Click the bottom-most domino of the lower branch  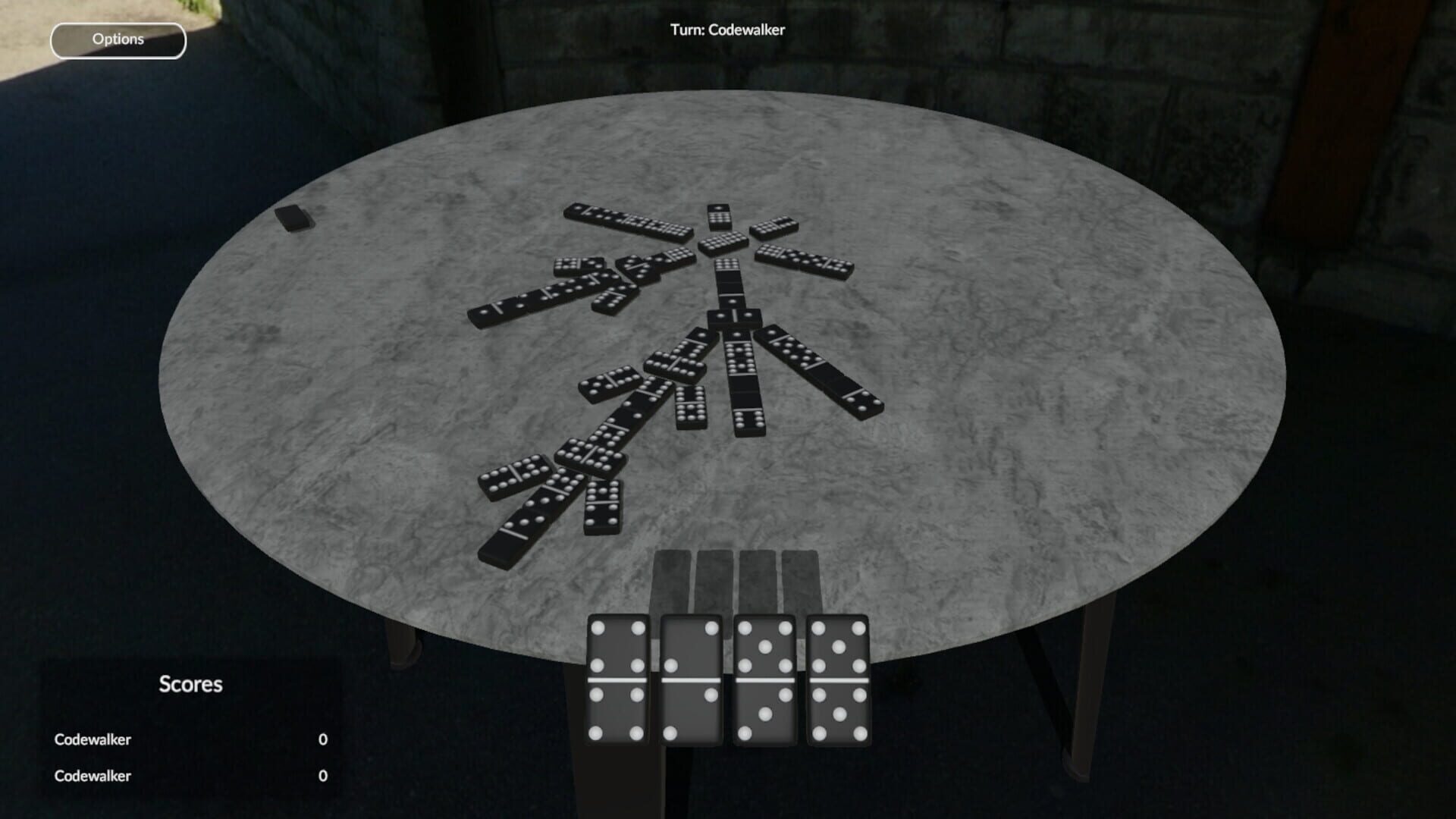click(x=516, y=529)
